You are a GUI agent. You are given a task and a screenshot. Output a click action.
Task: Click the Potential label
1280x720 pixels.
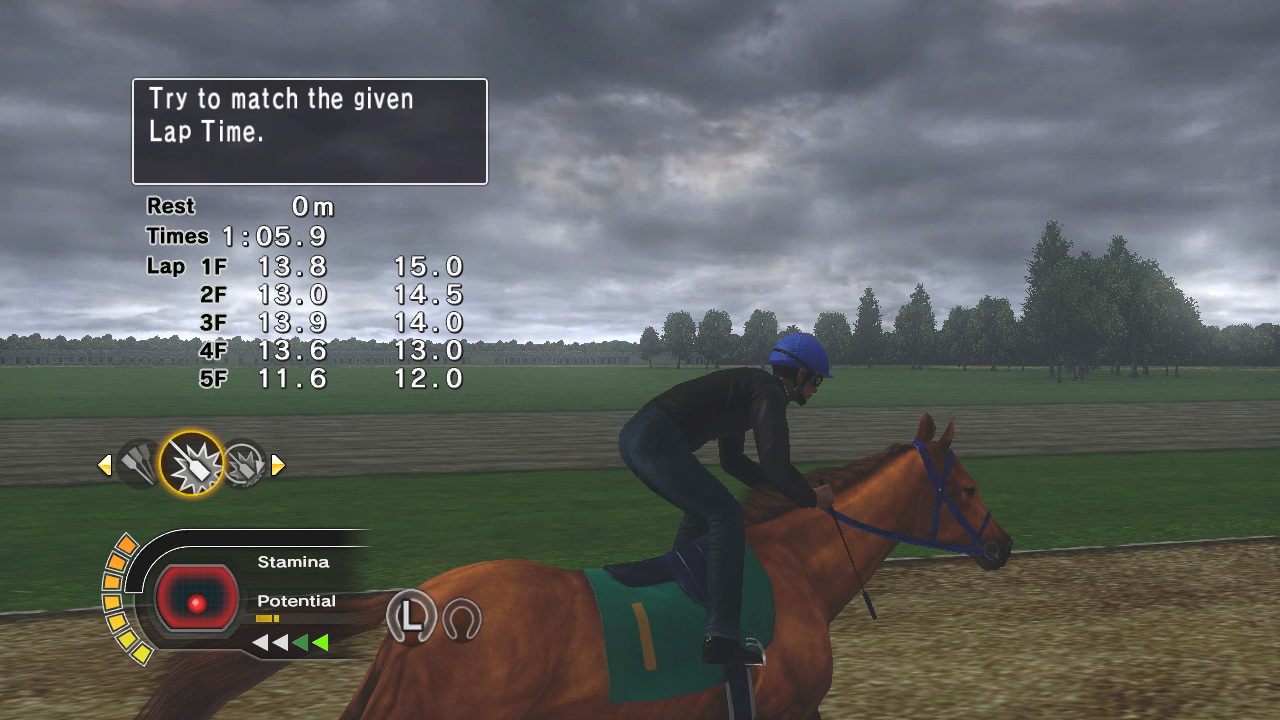click(296, 600)
